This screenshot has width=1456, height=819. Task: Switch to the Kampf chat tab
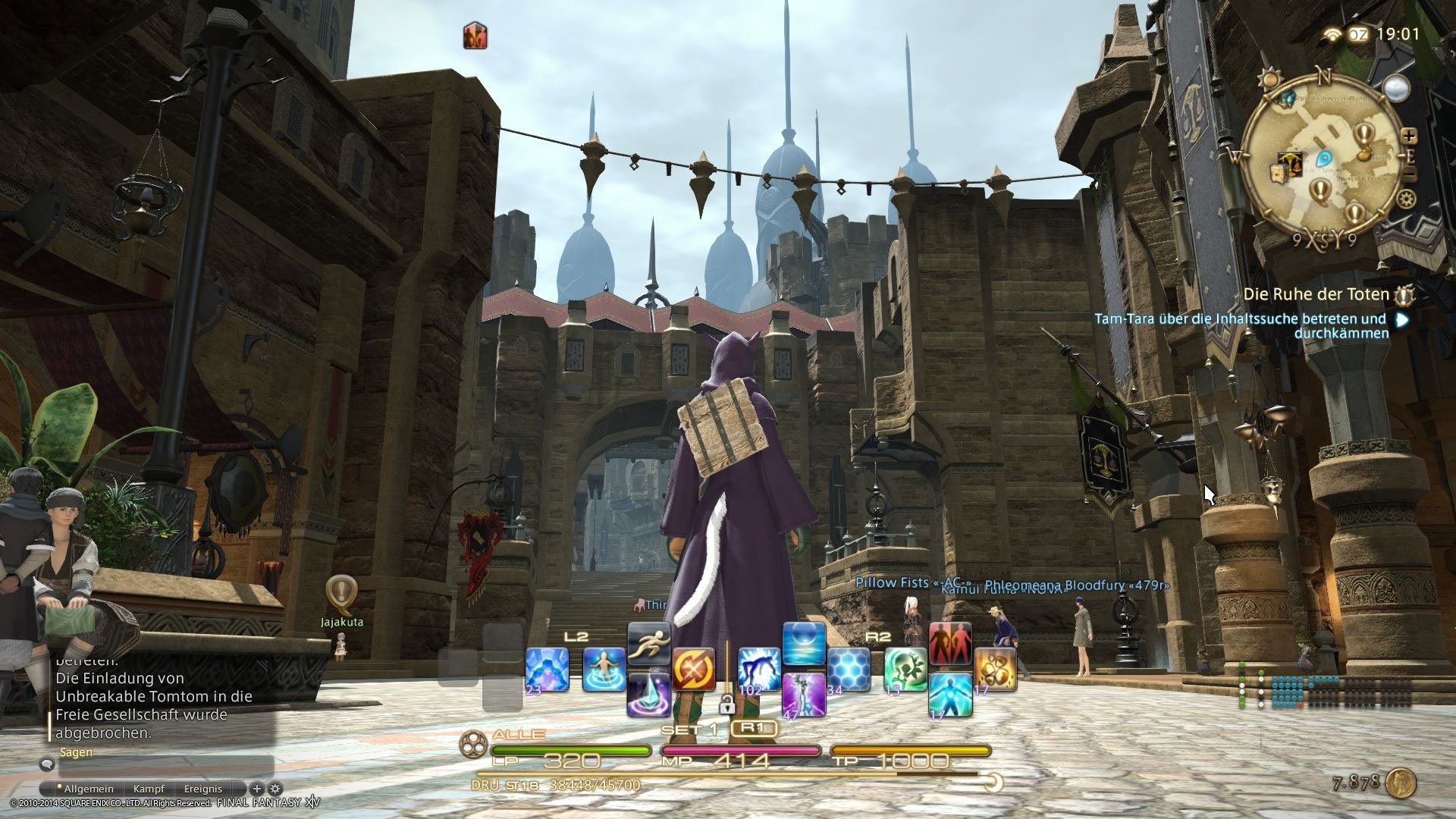tap(149, 789)
